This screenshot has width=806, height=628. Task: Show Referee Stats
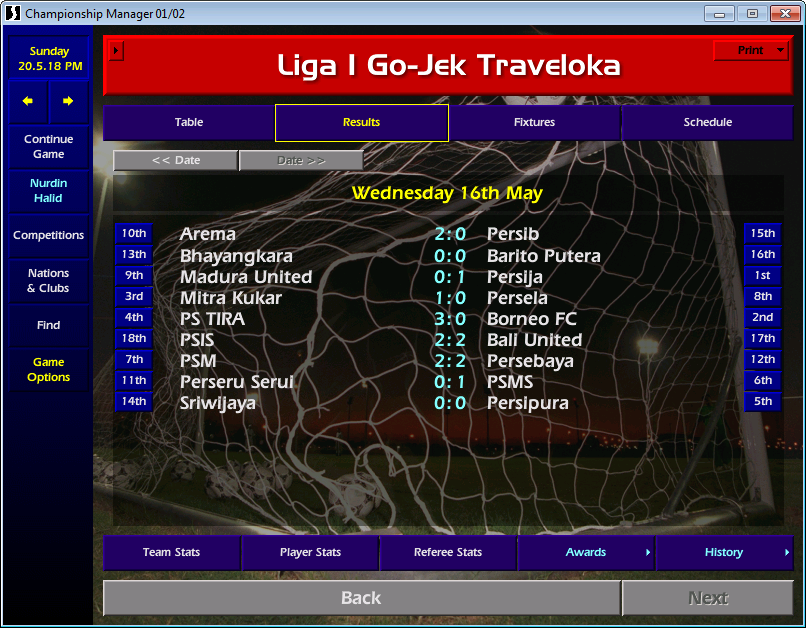coord(448,552)
